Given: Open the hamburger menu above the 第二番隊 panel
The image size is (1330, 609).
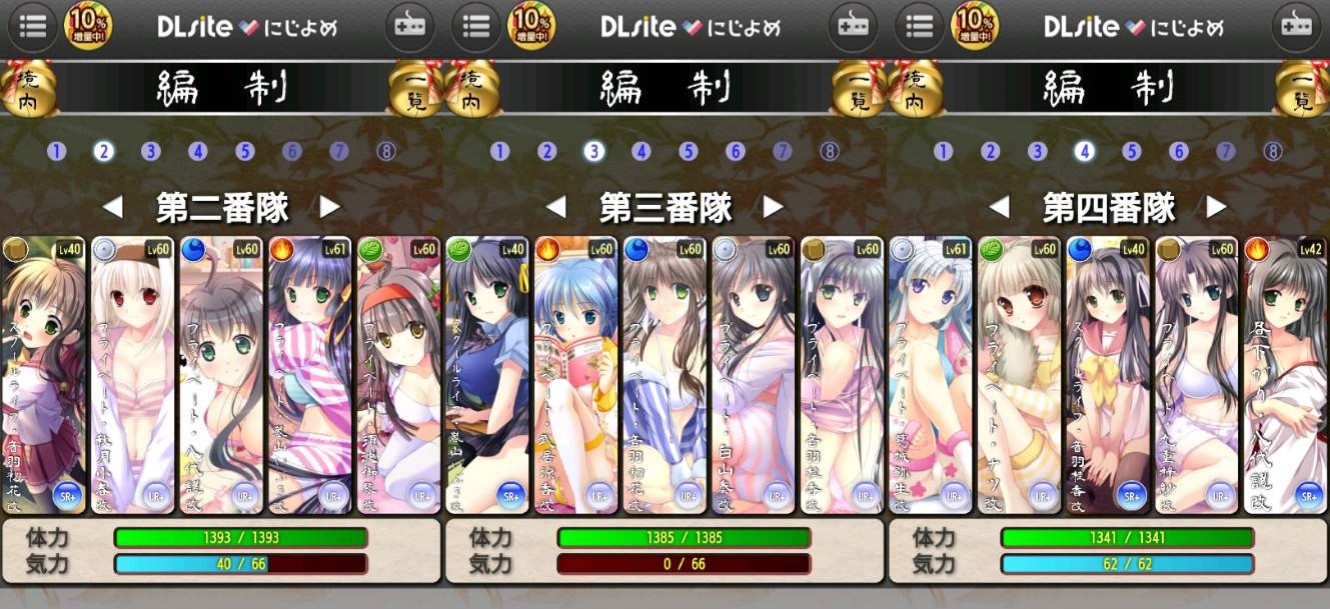Looking at the screenshot, I should 32,26.
